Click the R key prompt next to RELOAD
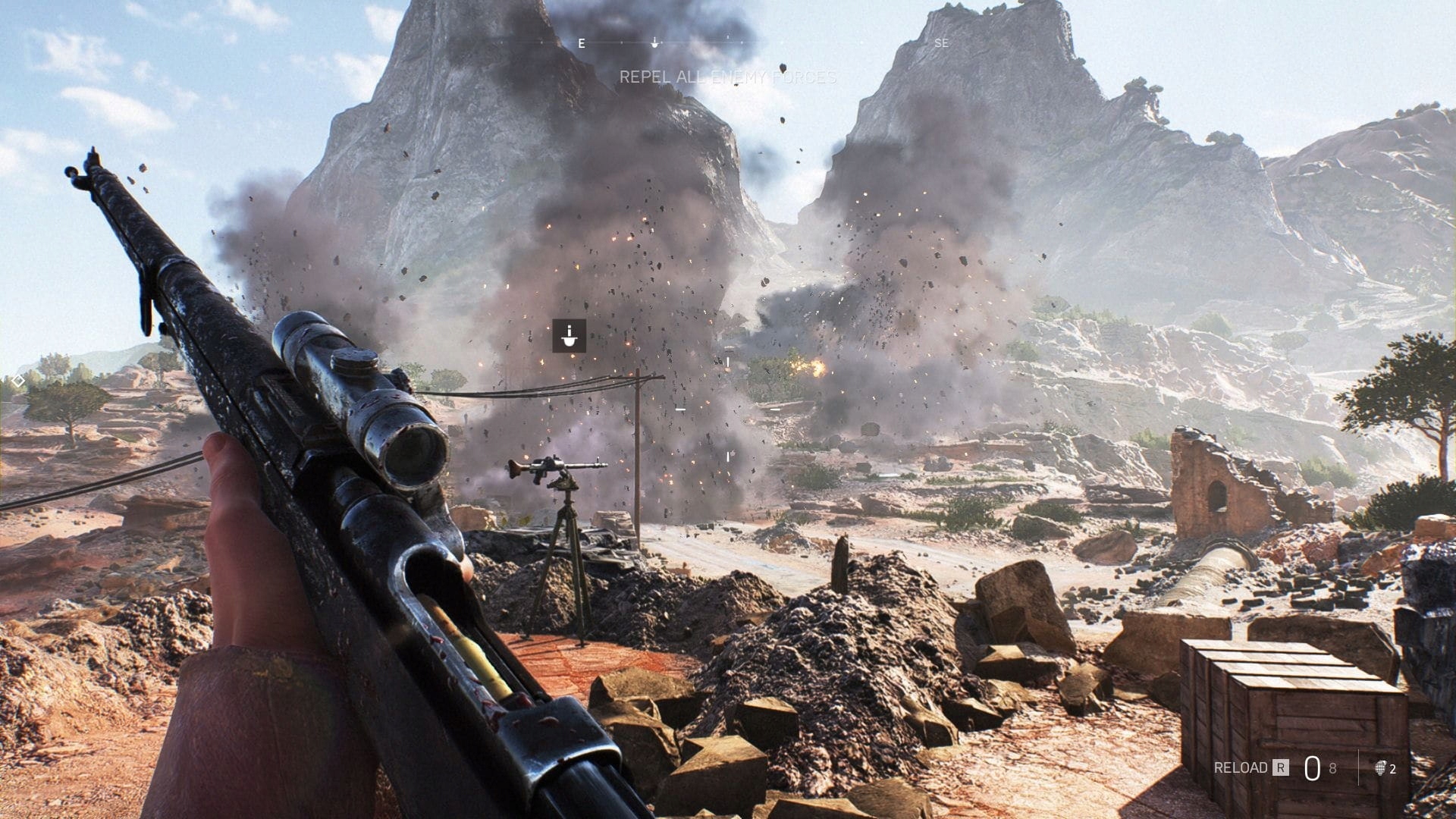 coord(1281,768)
